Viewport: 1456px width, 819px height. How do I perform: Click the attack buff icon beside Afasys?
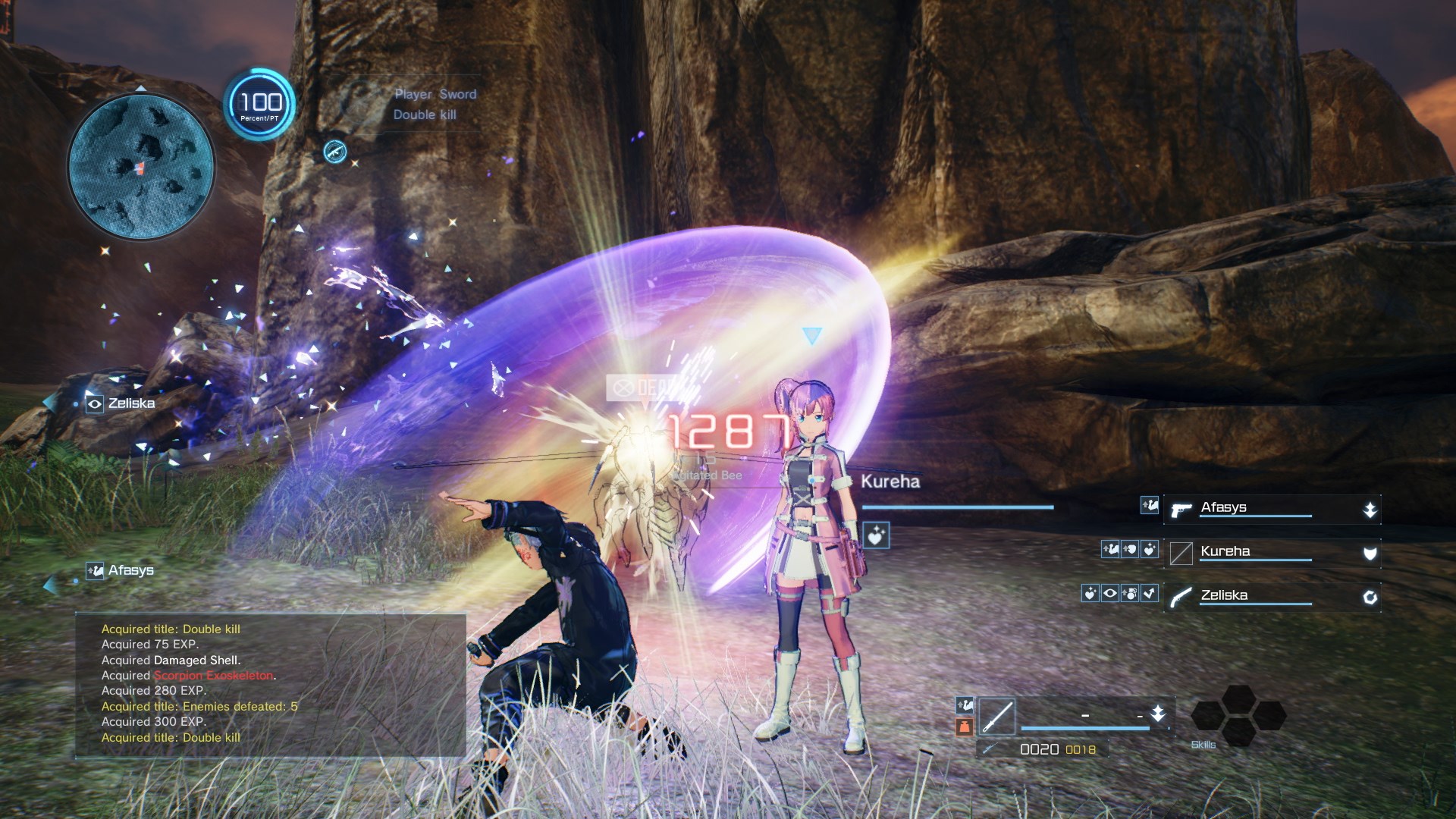point(1150,506)
